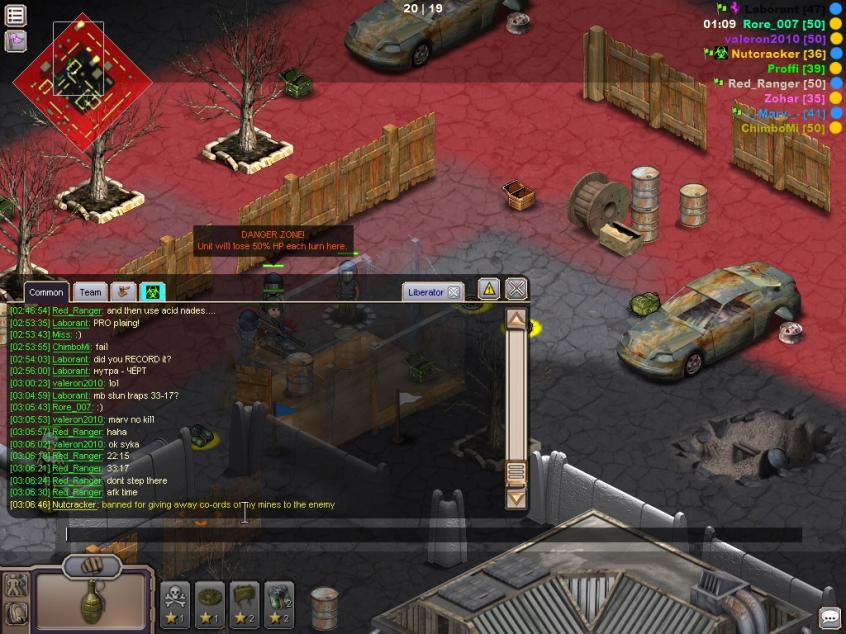Image resolution: width=846 pixels, height=634 pixels.
Task: Open the speech bubble chat button
Action: (x=829, y=617)
